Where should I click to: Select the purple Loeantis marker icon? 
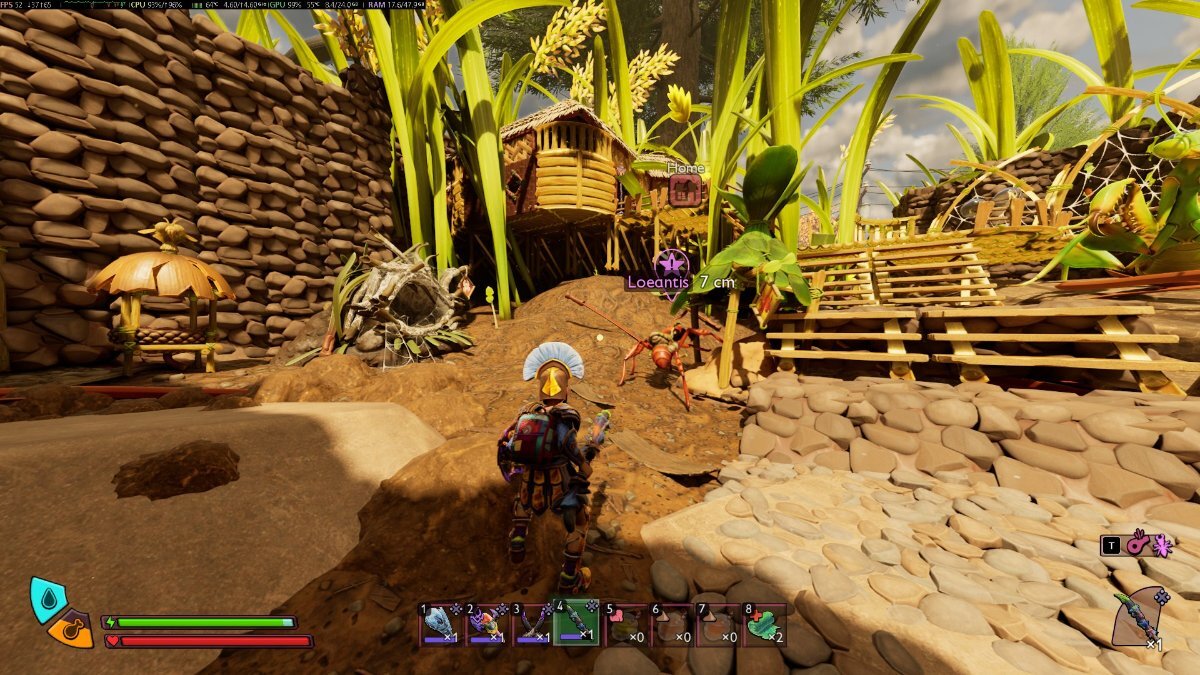671,265
